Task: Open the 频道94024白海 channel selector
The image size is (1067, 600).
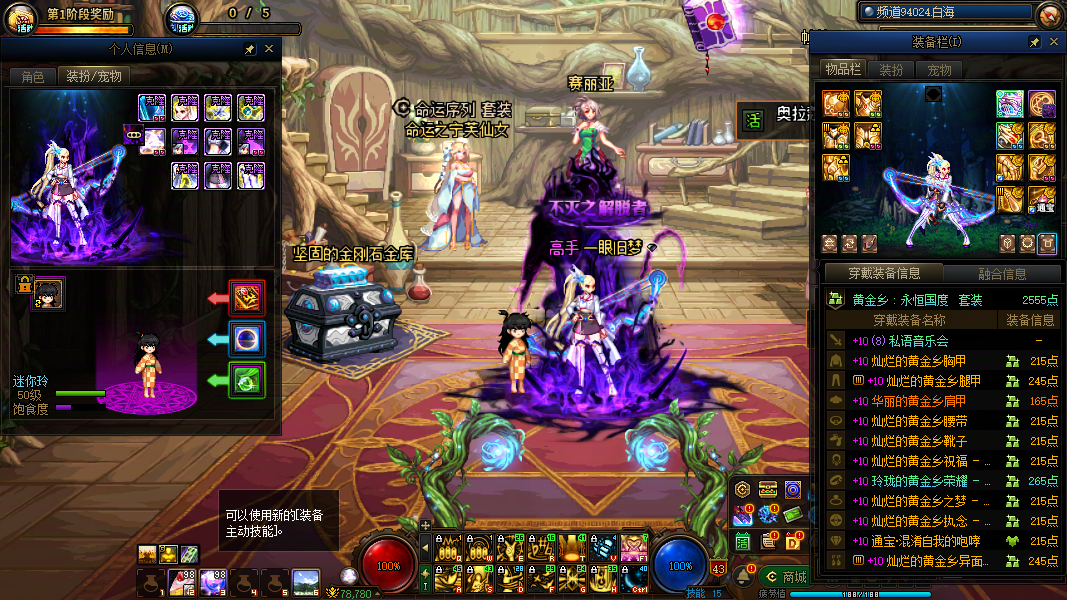Action: tap(943, 12)
